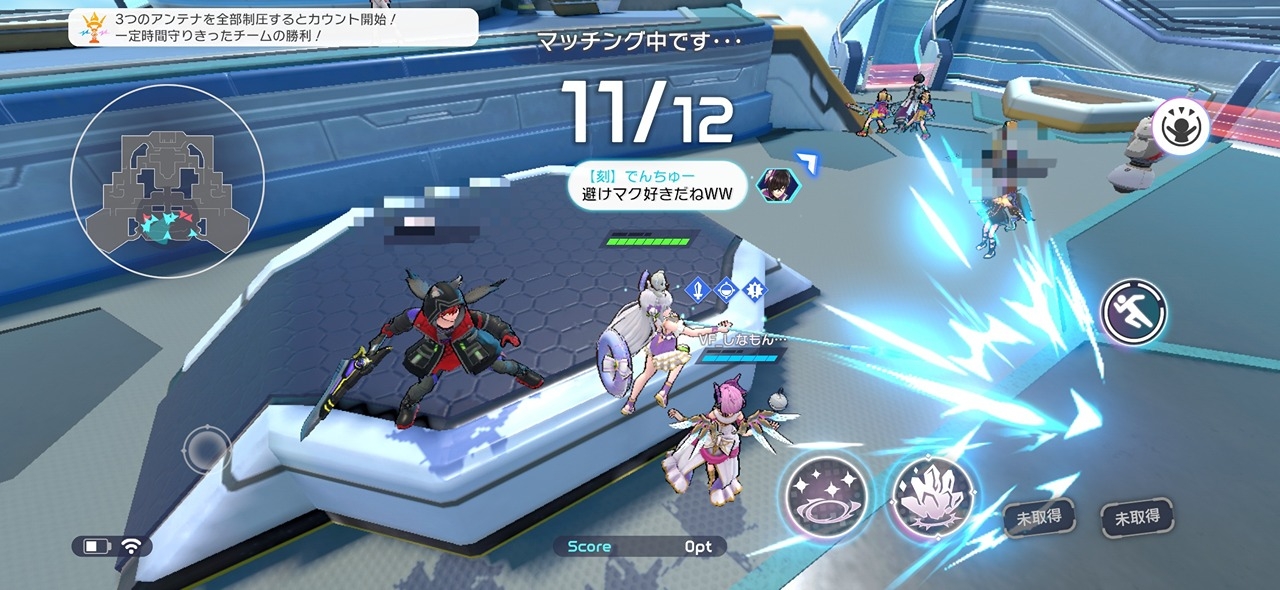Tap the antenna objective banner
This screenshot has width=1280, height=590.
tap(273, 27)
